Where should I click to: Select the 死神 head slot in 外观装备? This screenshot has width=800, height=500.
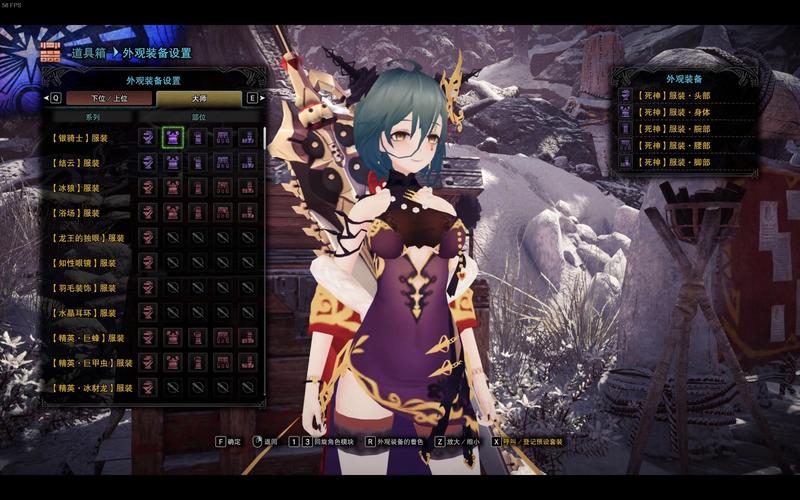pyautogui.click(x=683, y=95)
